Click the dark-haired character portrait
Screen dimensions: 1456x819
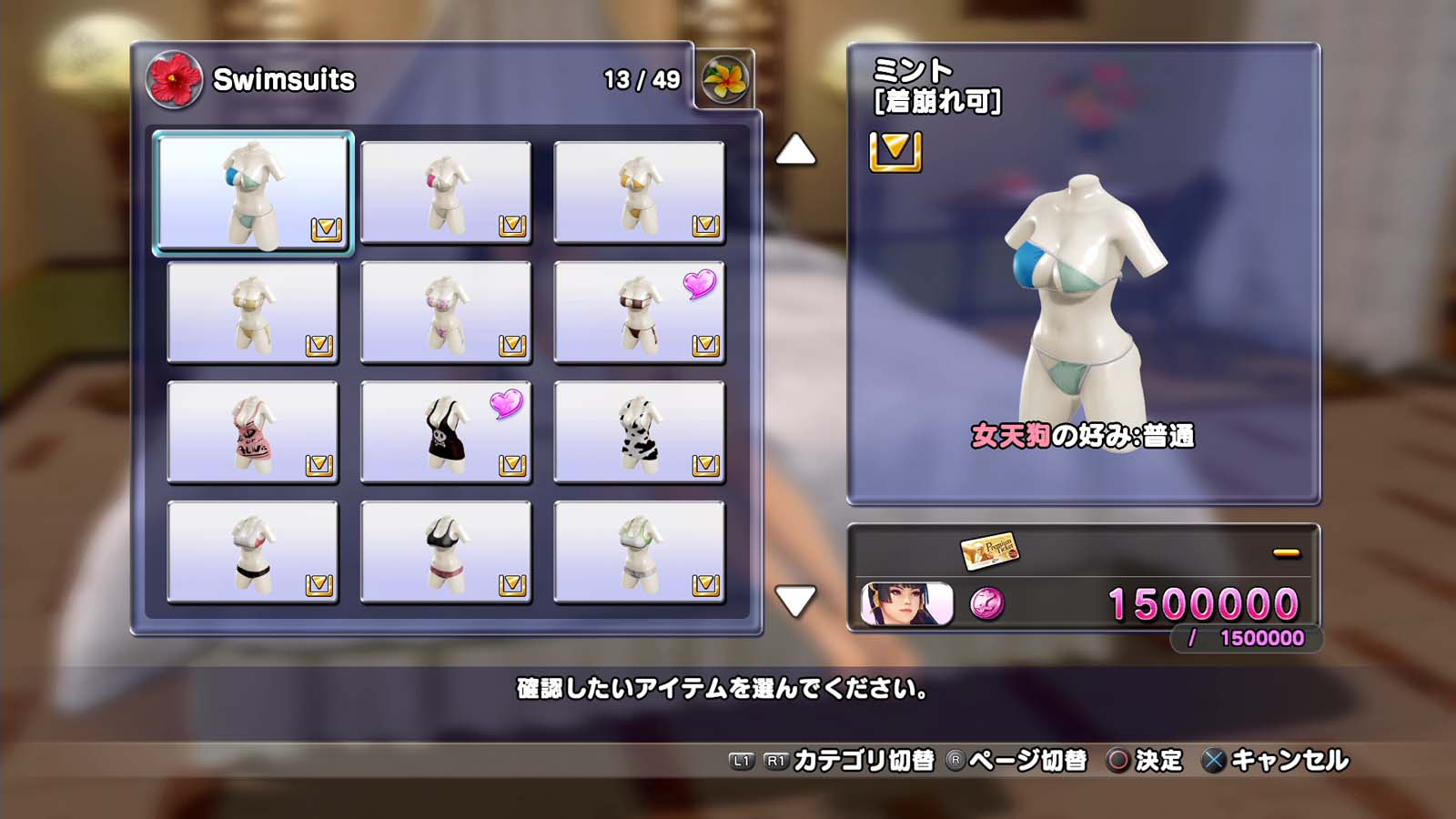(x=906, y=604)
